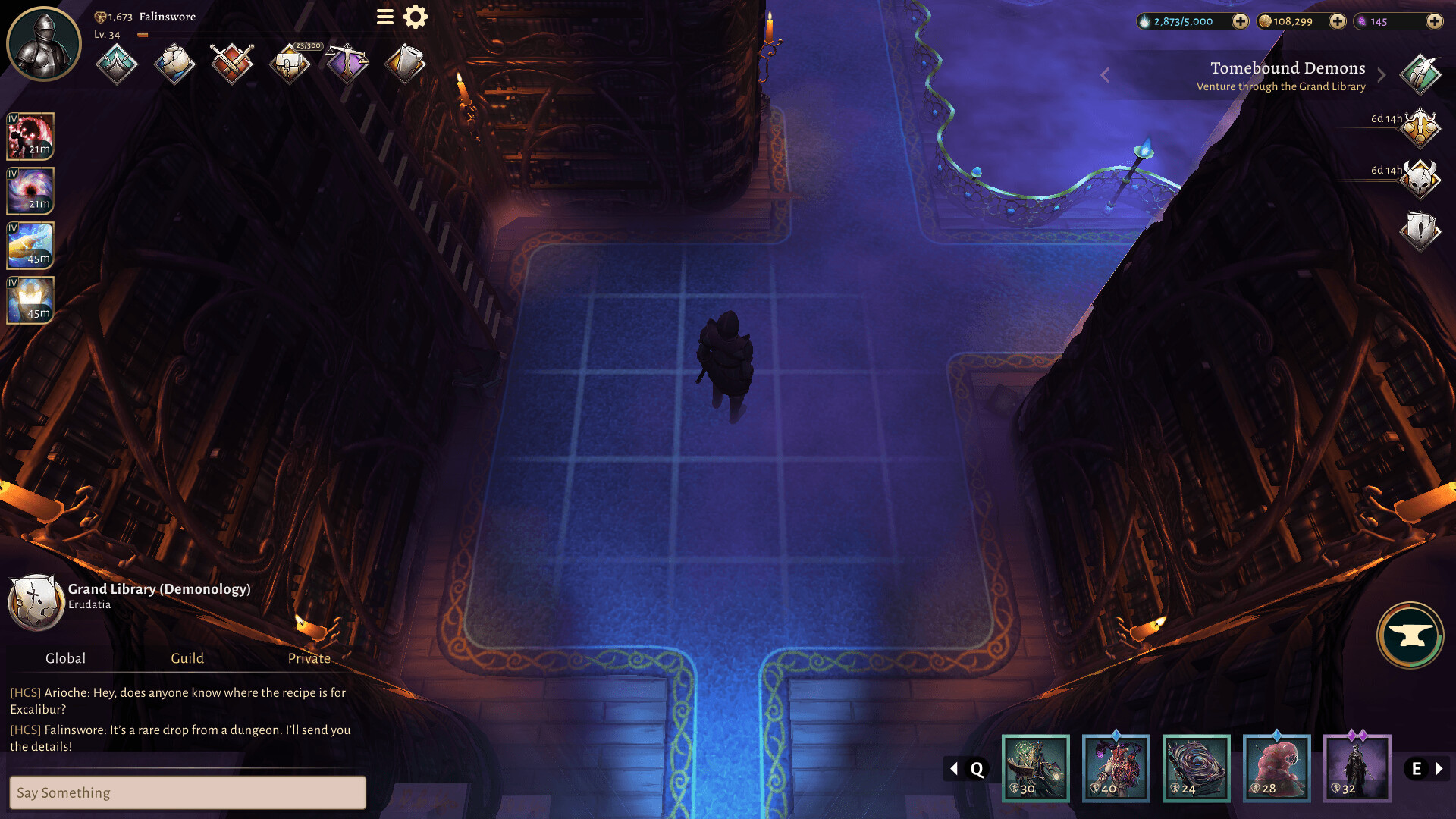This screenshot has width=1456, height=819.
Task: Open the hamburger list menu
Action: tap(385, 17)
